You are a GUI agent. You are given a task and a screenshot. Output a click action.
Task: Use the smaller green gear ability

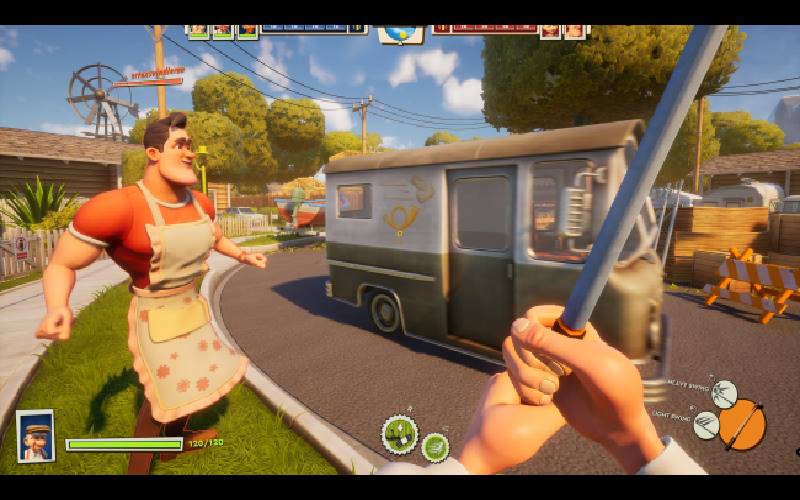[435, 447]
